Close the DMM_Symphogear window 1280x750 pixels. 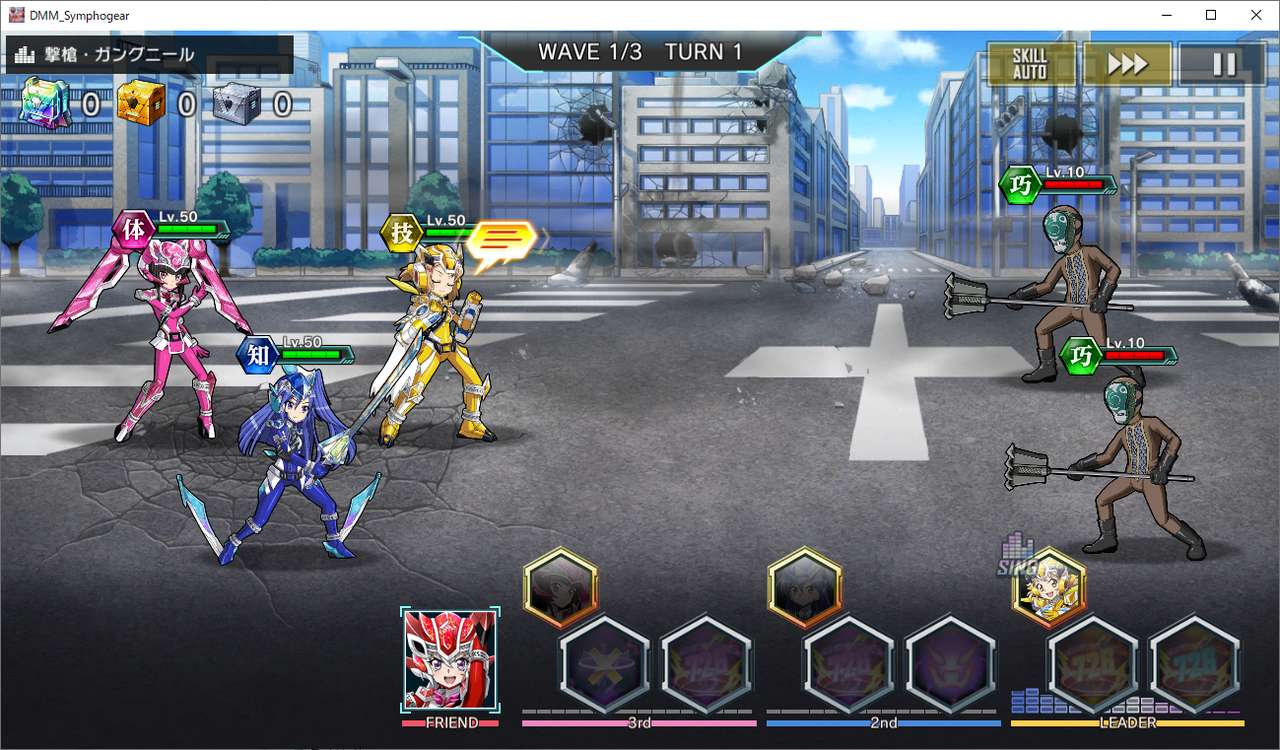(x=1256, y=15)
